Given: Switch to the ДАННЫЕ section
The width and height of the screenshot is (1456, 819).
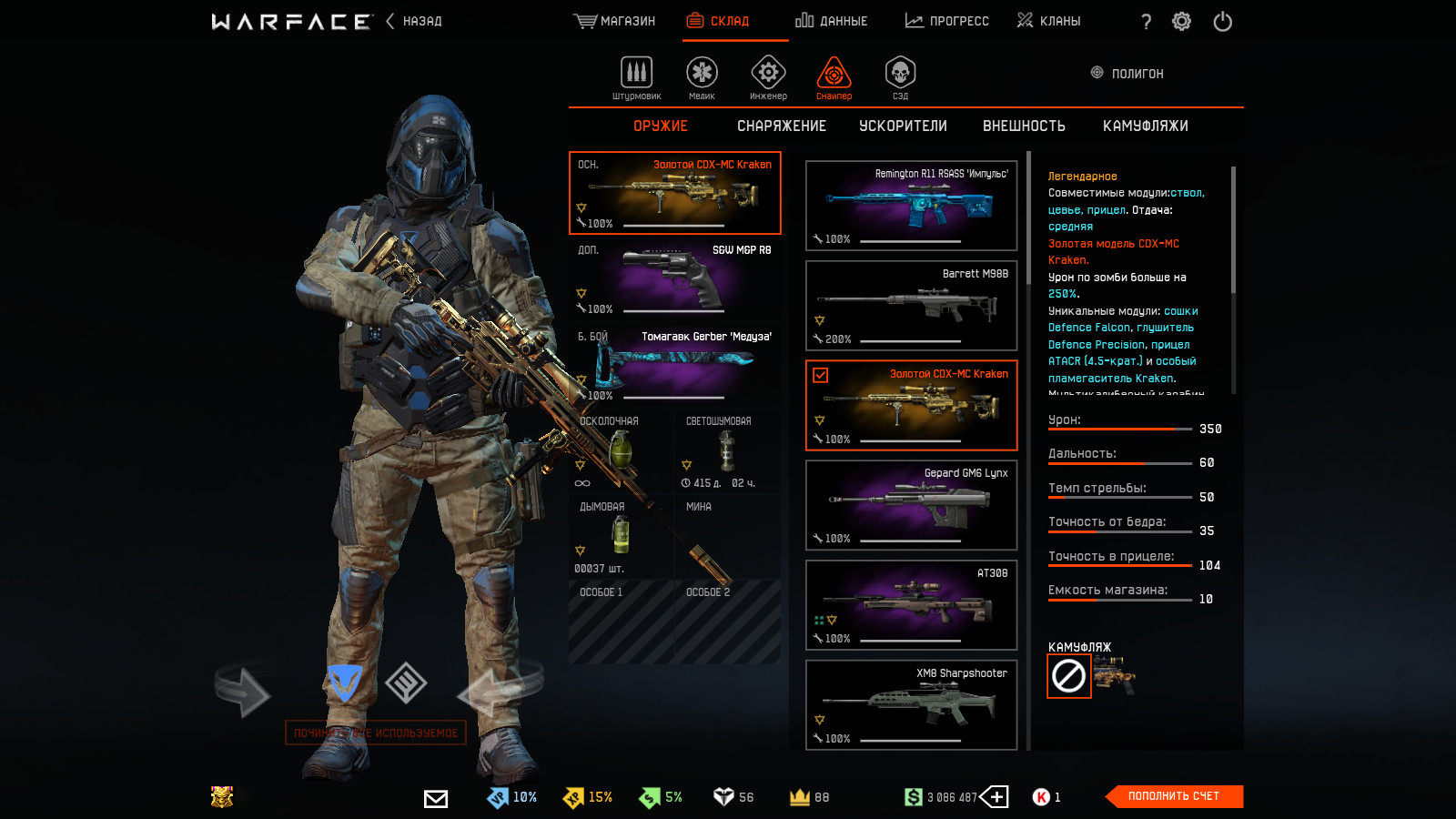Looking at the screenshot, I should point(831,21).
